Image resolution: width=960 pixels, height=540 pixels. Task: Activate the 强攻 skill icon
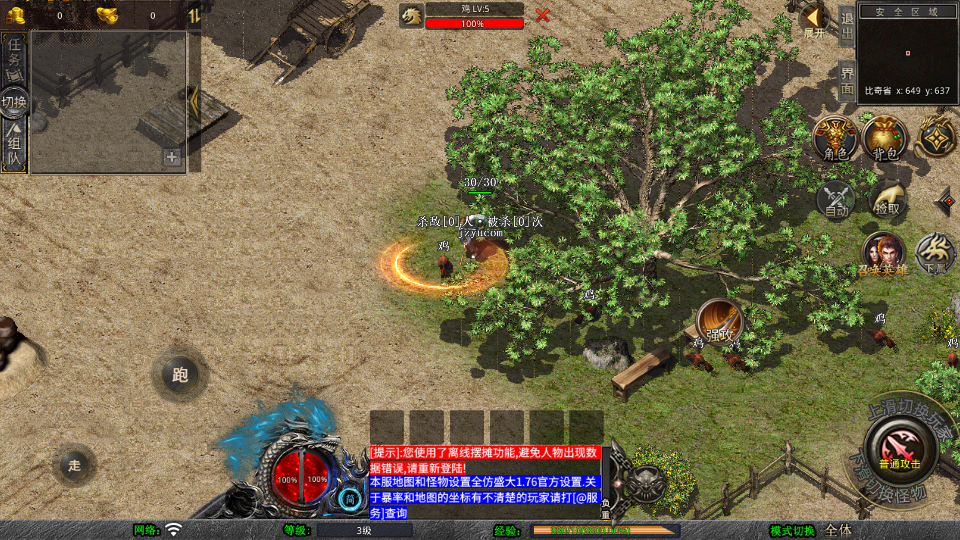(719, 320)
